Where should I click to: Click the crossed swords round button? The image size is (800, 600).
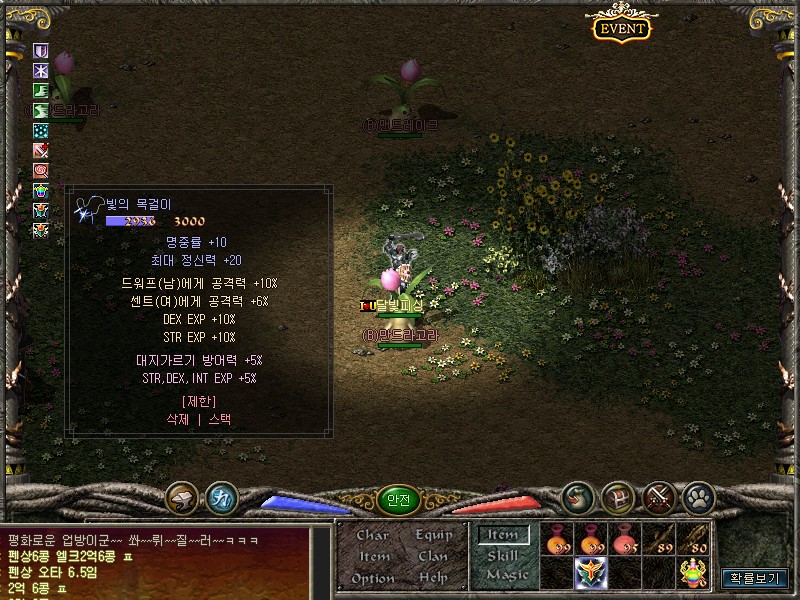pos(658,497)
